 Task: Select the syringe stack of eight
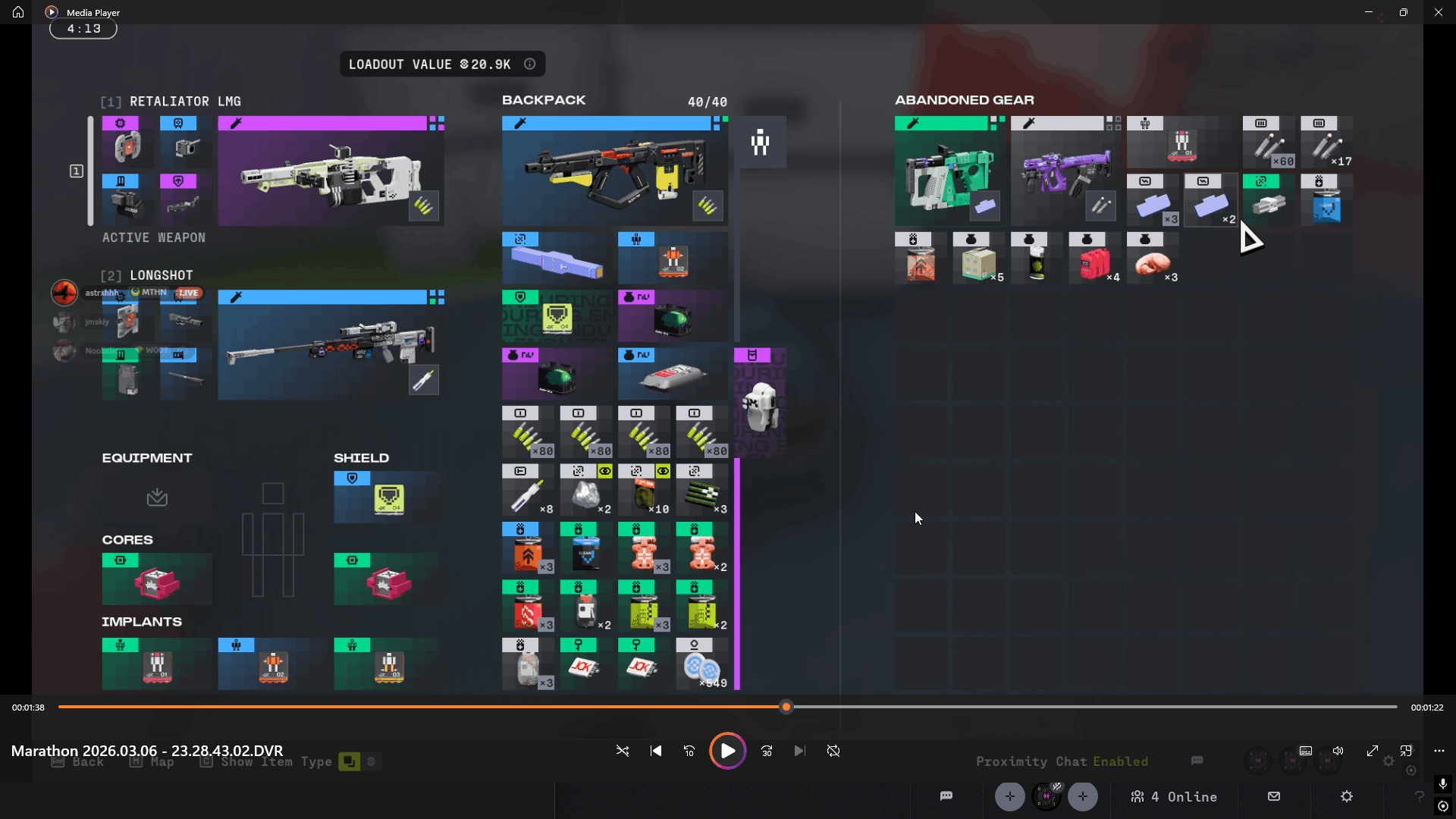(528, 491)
